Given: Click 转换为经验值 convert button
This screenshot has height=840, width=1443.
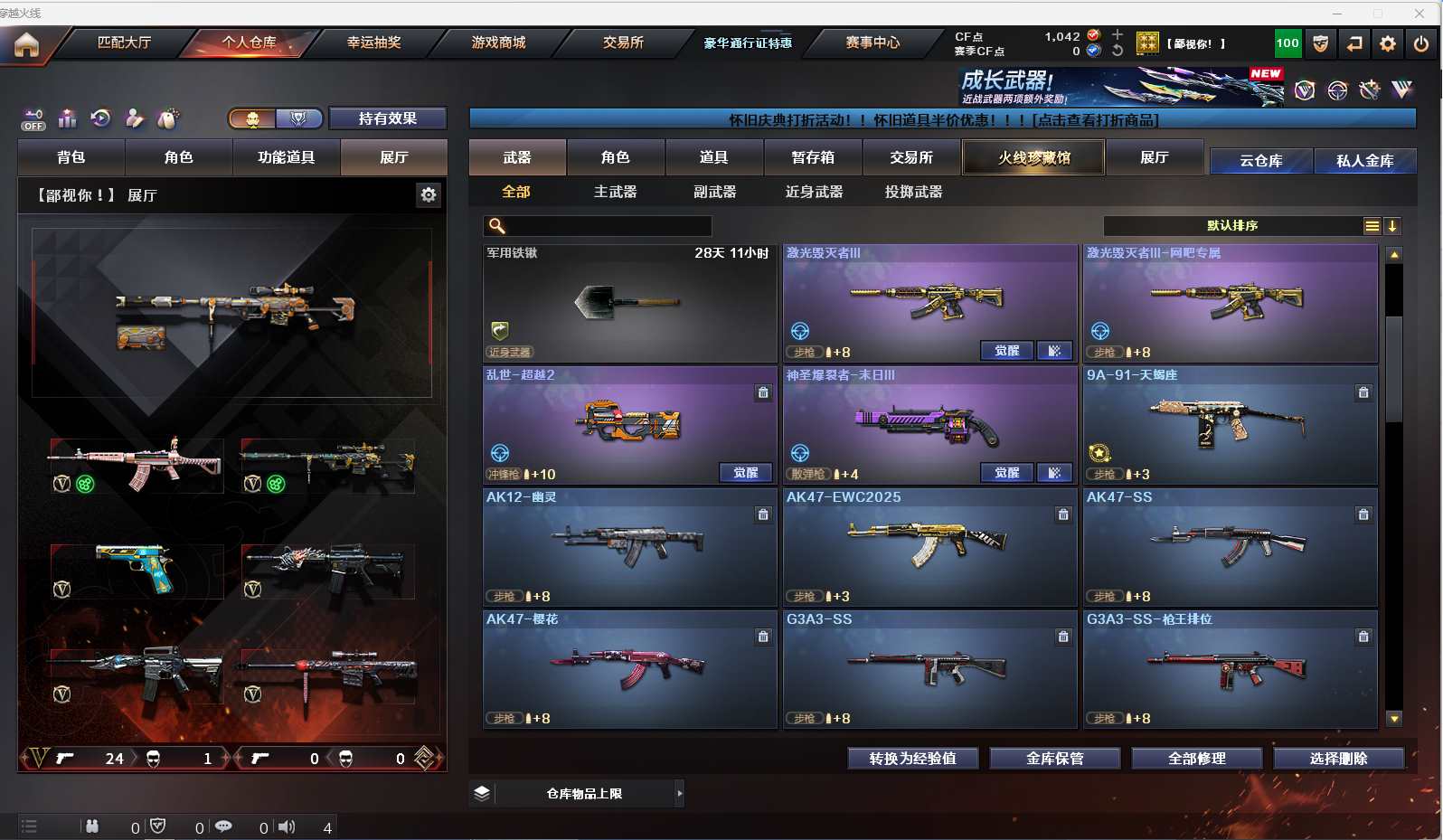Looking at the screenshot, I should (x=912, y=759).
